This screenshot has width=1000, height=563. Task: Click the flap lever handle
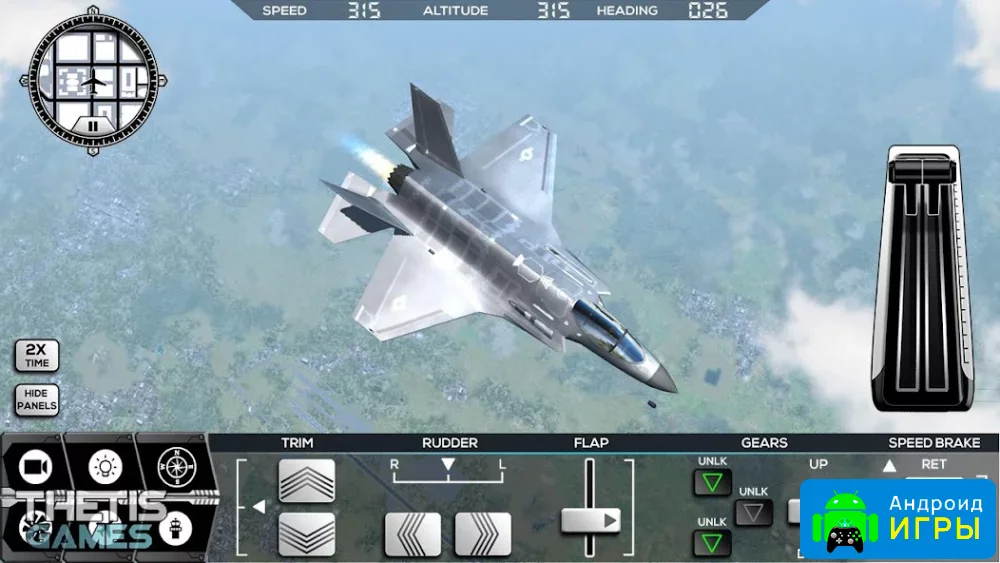click(x=590, y=520)
